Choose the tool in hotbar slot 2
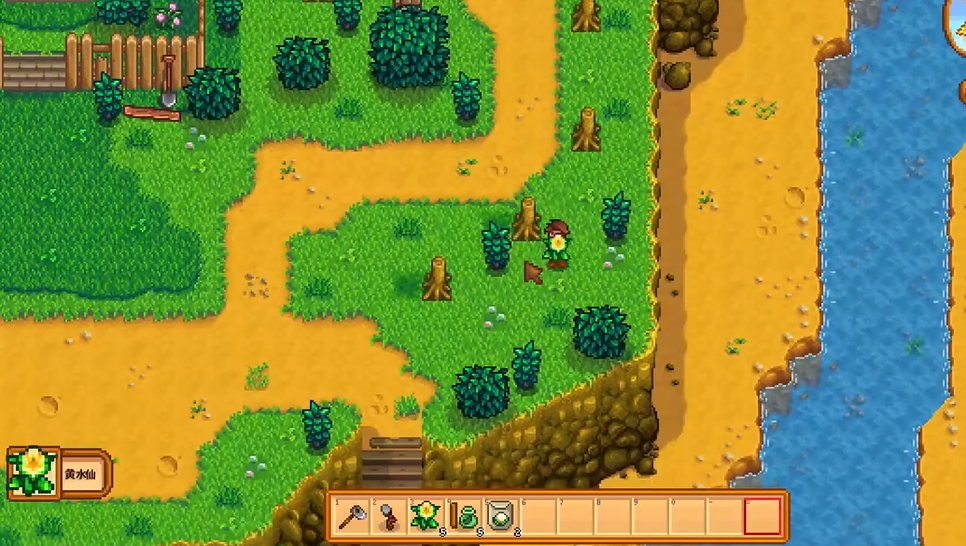 (389, 516)
